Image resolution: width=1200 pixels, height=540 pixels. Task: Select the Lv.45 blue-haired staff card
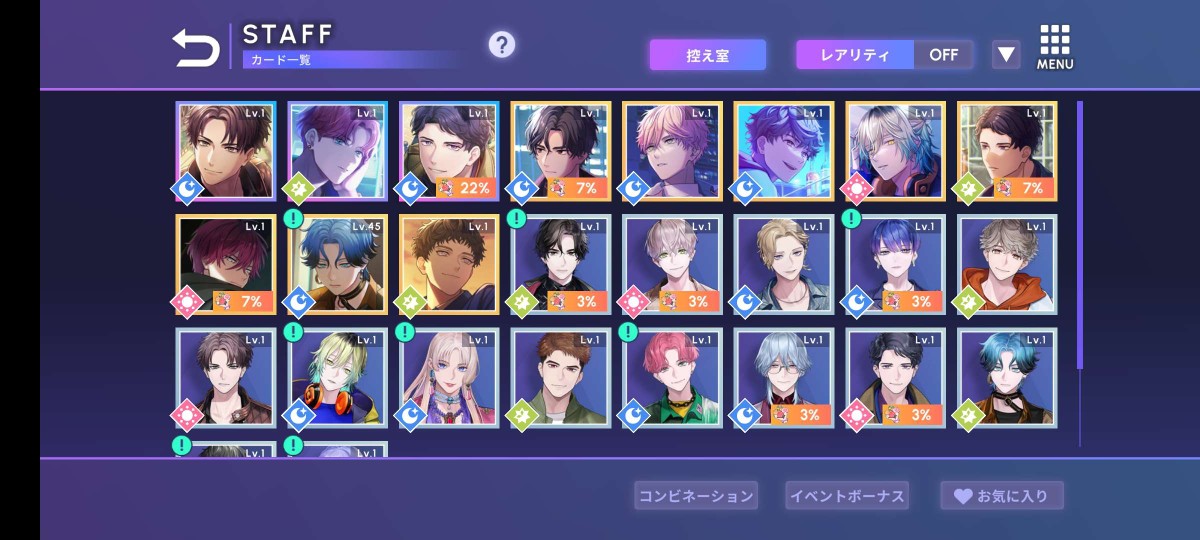click(338, 265)
